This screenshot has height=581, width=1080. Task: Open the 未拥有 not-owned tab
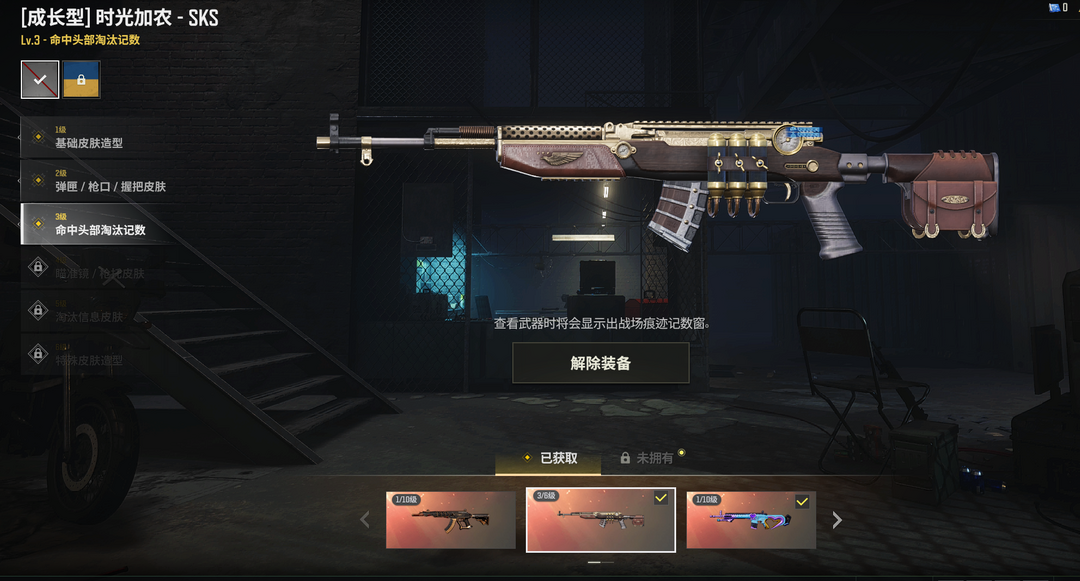650,458
